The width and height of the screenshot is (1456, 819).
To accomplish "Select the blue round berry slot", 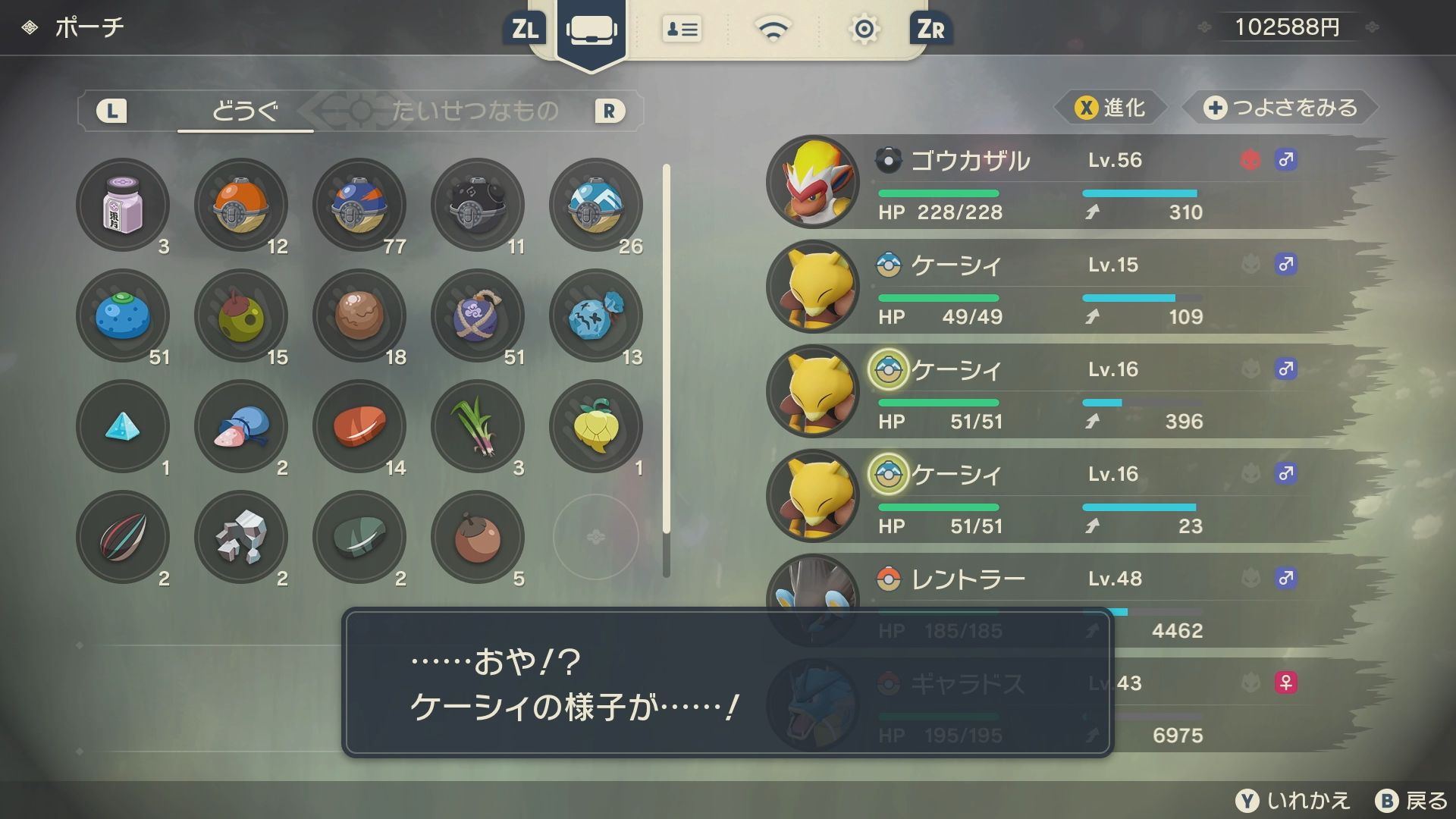I will coord(123,315).
